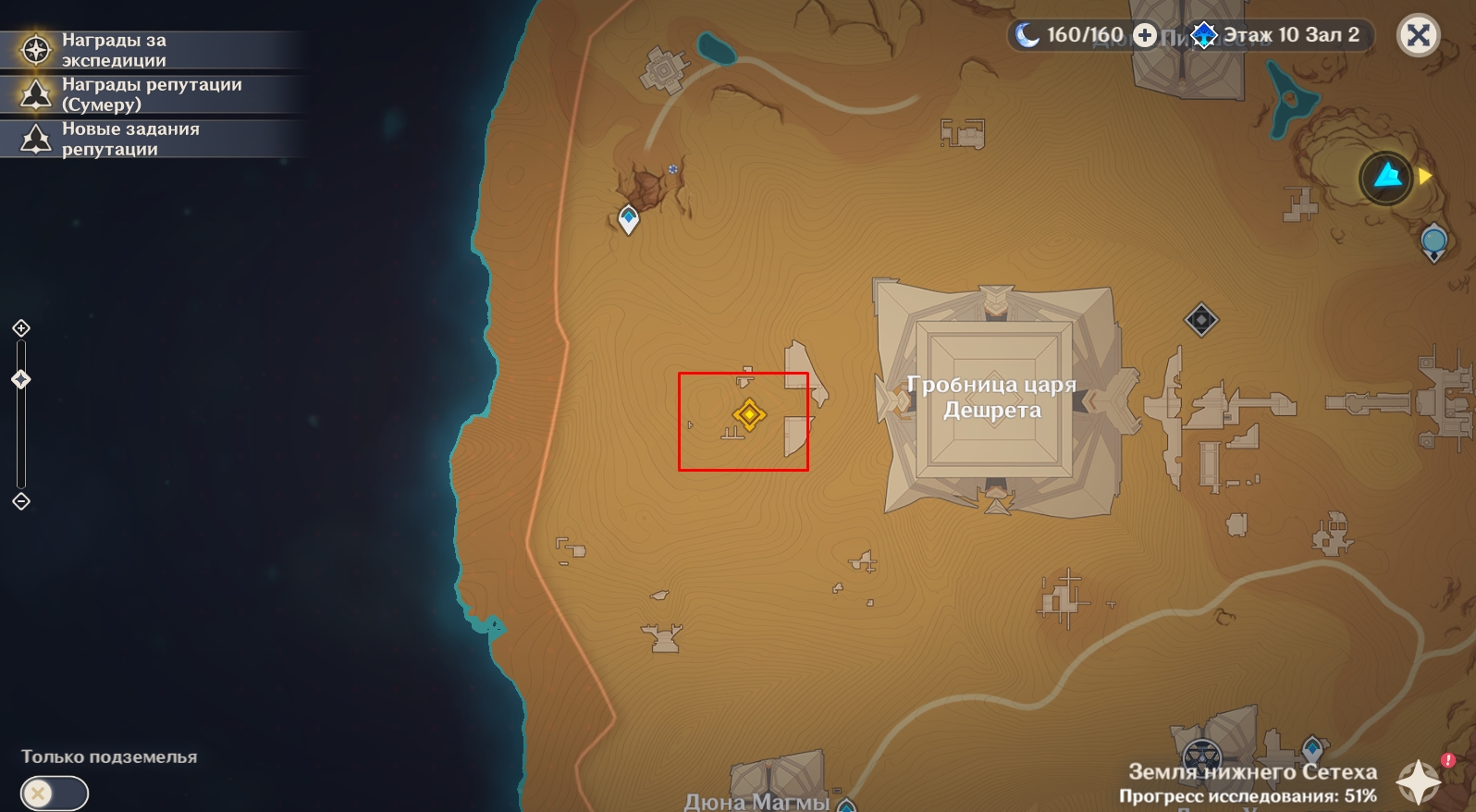Click the zoom slider handle
1476x812 pixels.
(21, 379)
